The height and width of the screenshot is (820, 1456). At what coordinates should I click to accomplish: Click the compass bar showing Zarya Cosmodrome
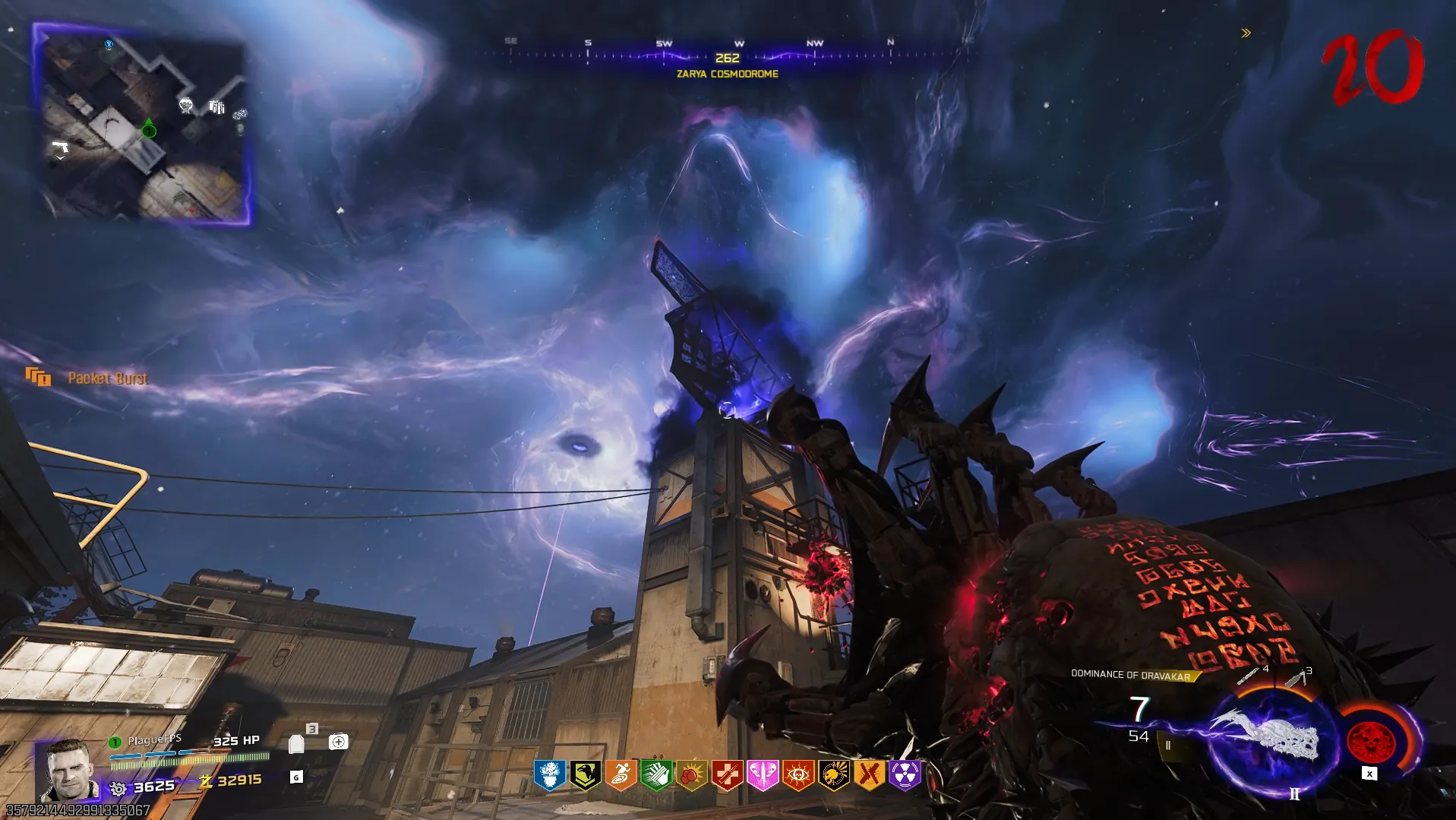tap(728, 56)
